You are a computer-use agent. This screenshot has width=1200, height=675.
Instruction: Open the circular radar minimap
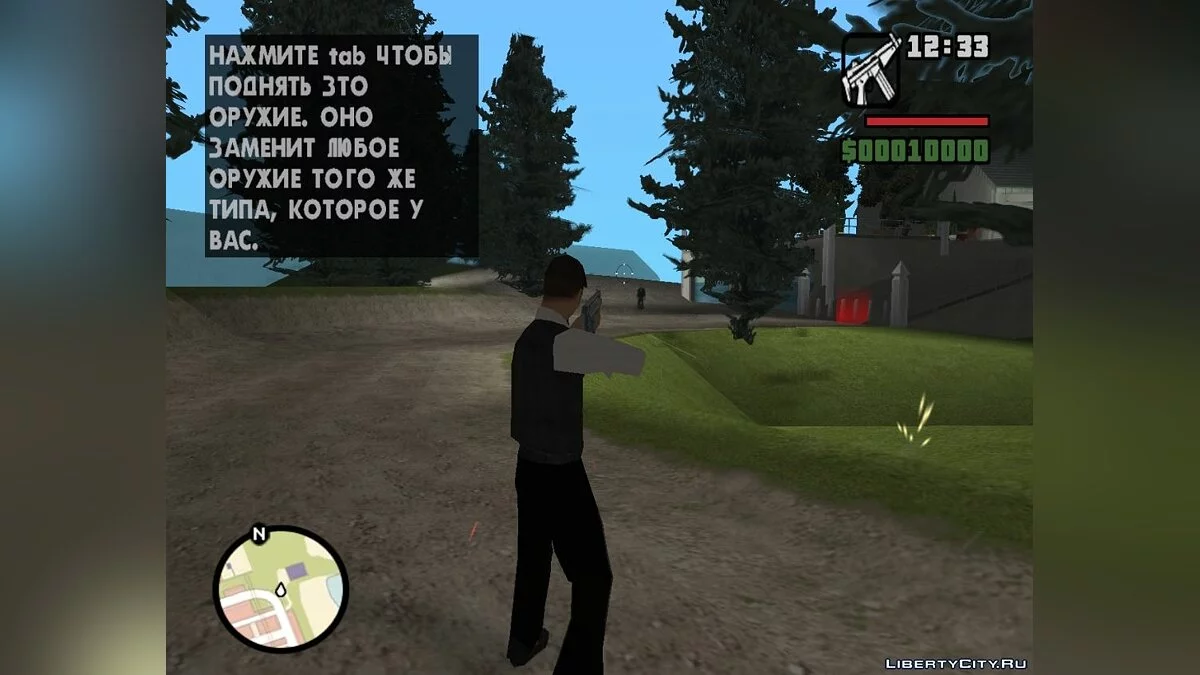[281, 589]
